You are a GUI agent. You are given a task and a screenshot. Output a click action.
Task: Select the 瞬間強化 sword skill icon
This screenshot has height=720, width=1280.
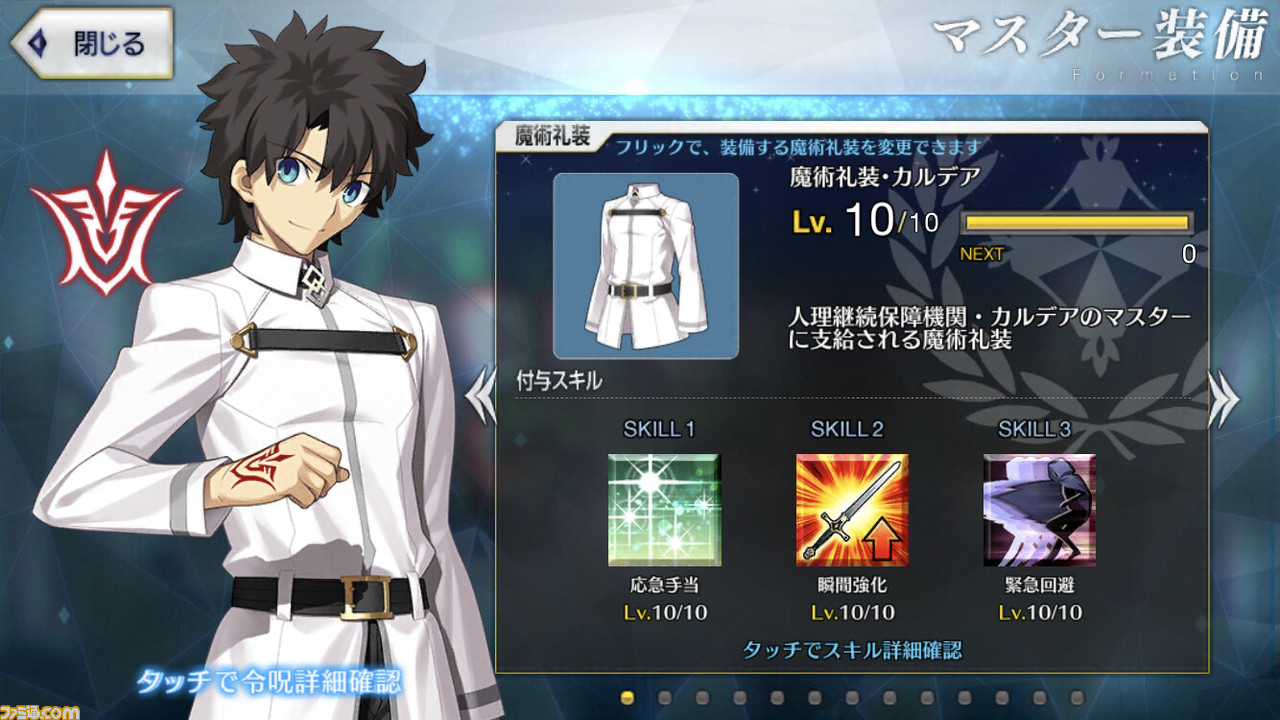(852, 510)
